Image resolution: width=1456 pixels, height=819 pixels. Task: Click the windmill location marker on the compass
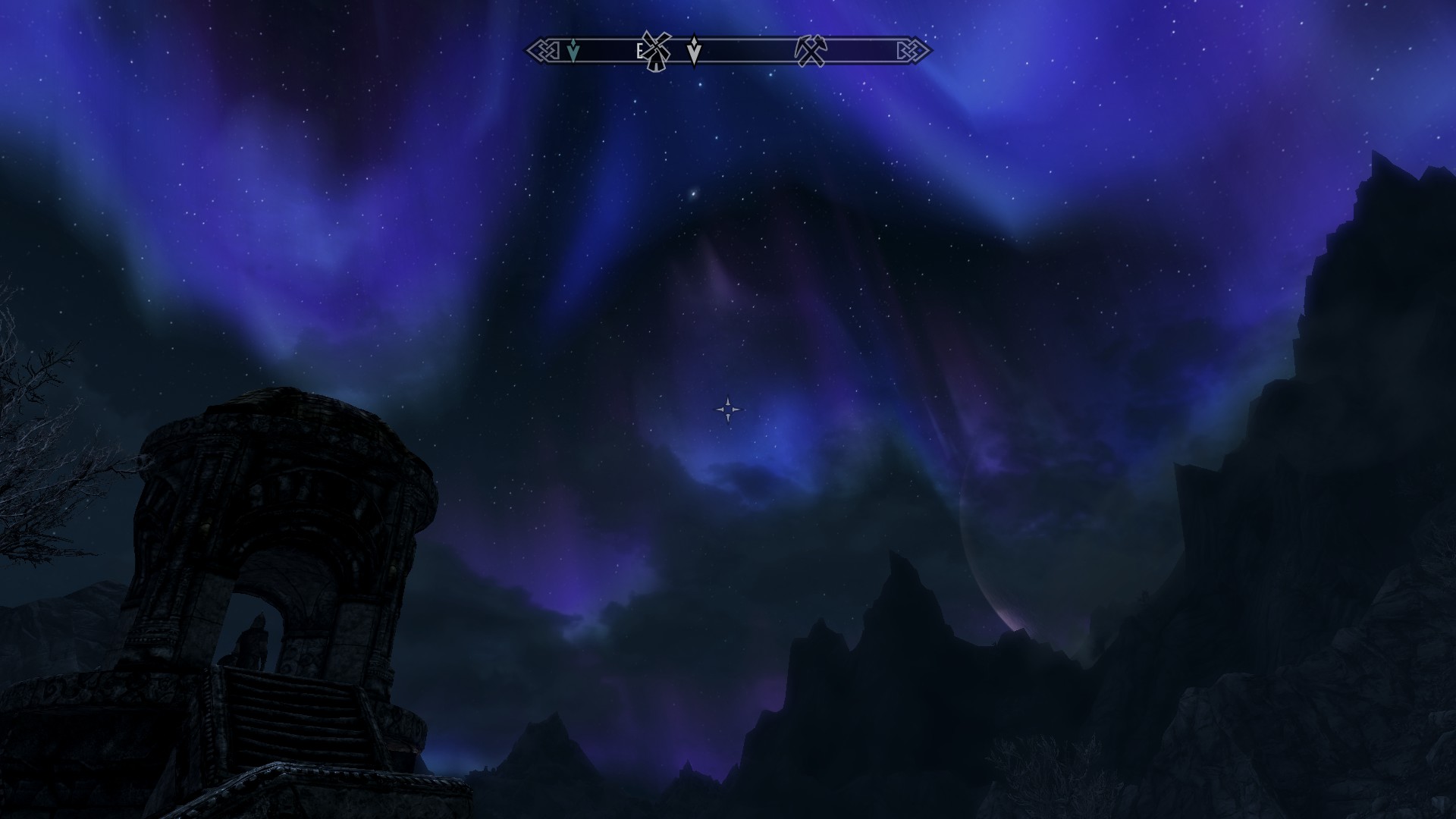(654, 51)
